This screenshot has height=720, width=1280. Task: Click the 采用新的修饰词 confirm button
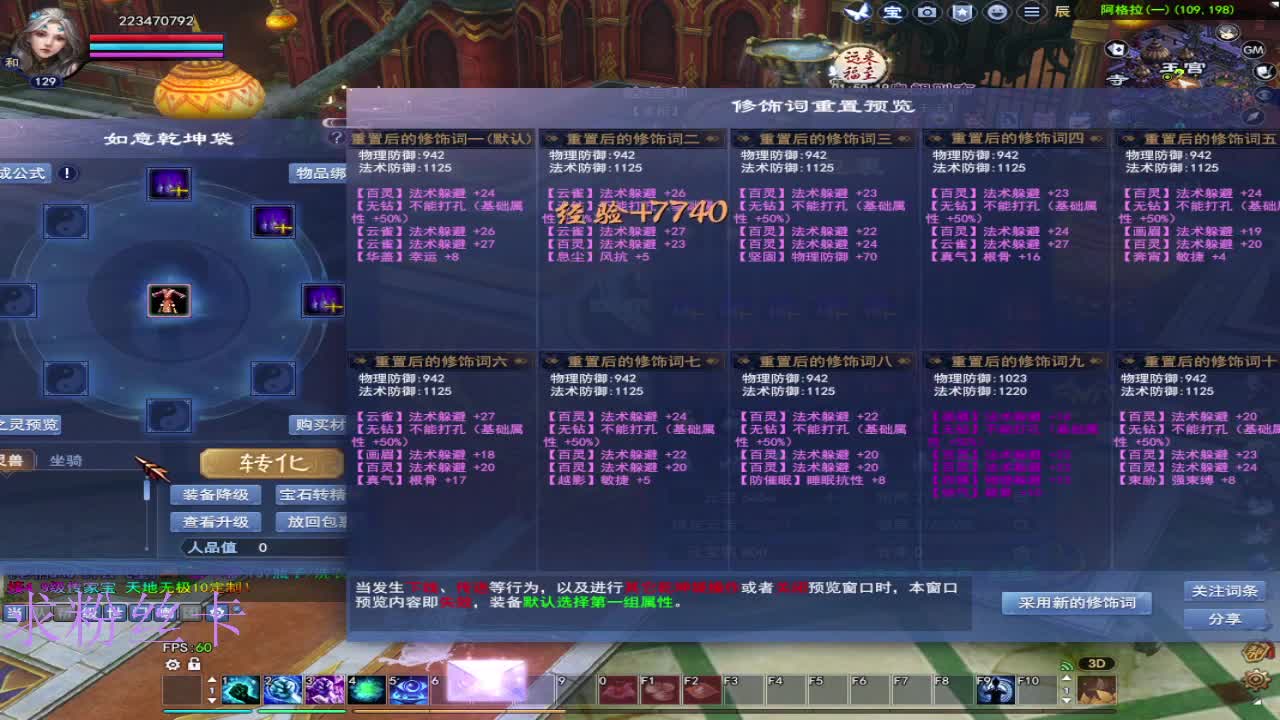point(1076,603)
